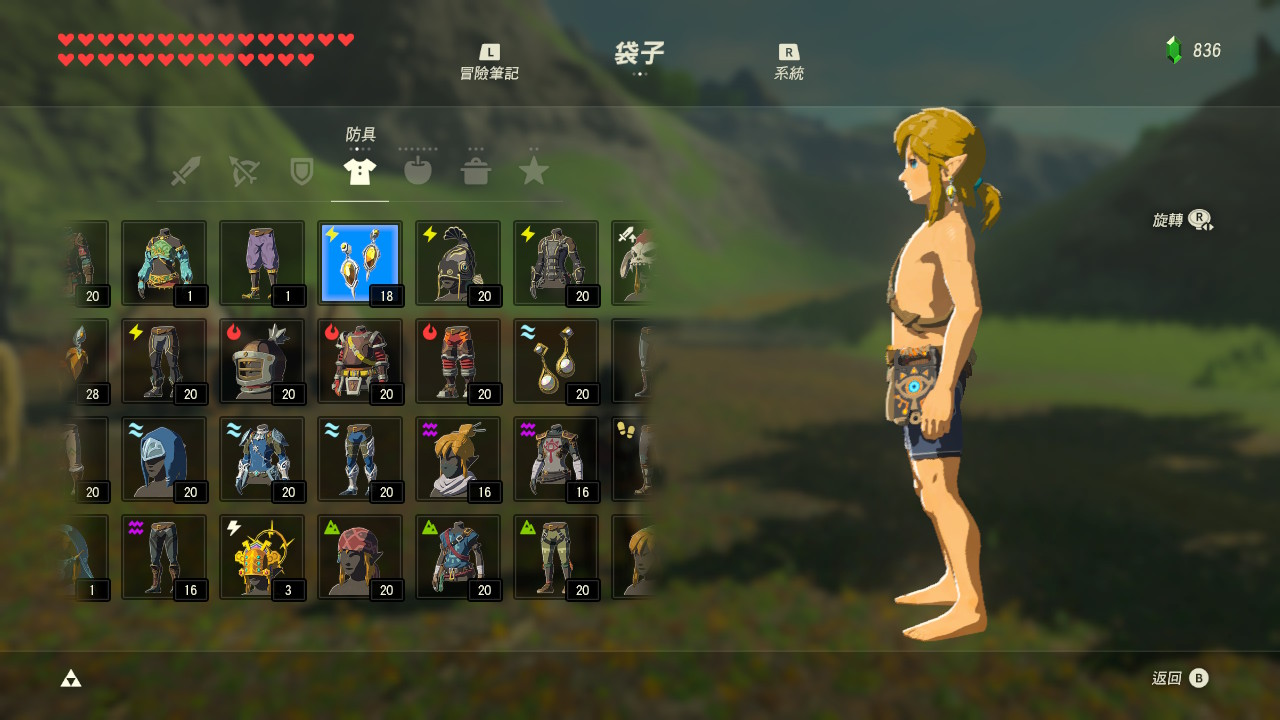Pick the Flamebreaker chest armor slot
Image resolution: width=1280 pixels, height=720 pixels.
point(360,361)
